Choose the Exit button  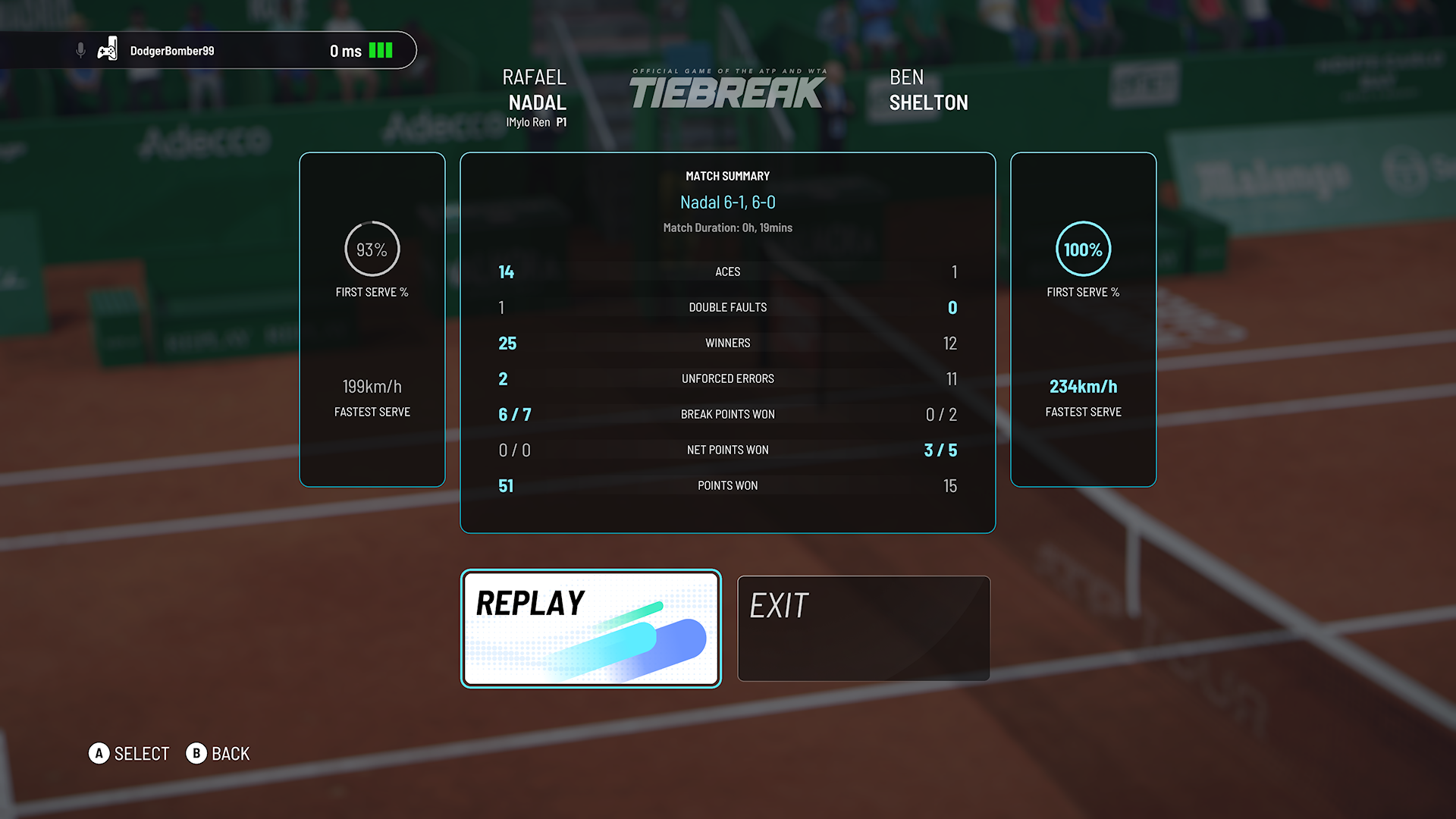point(863,628)
